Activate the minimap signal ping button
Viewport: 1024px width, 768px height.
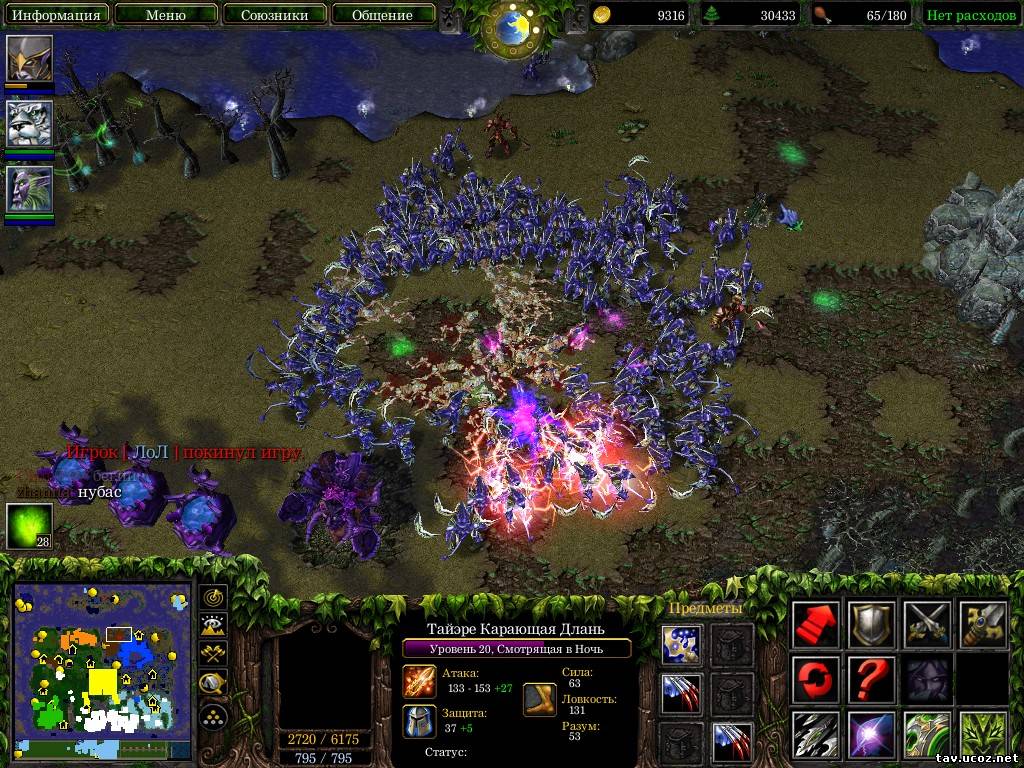point(213,598)
